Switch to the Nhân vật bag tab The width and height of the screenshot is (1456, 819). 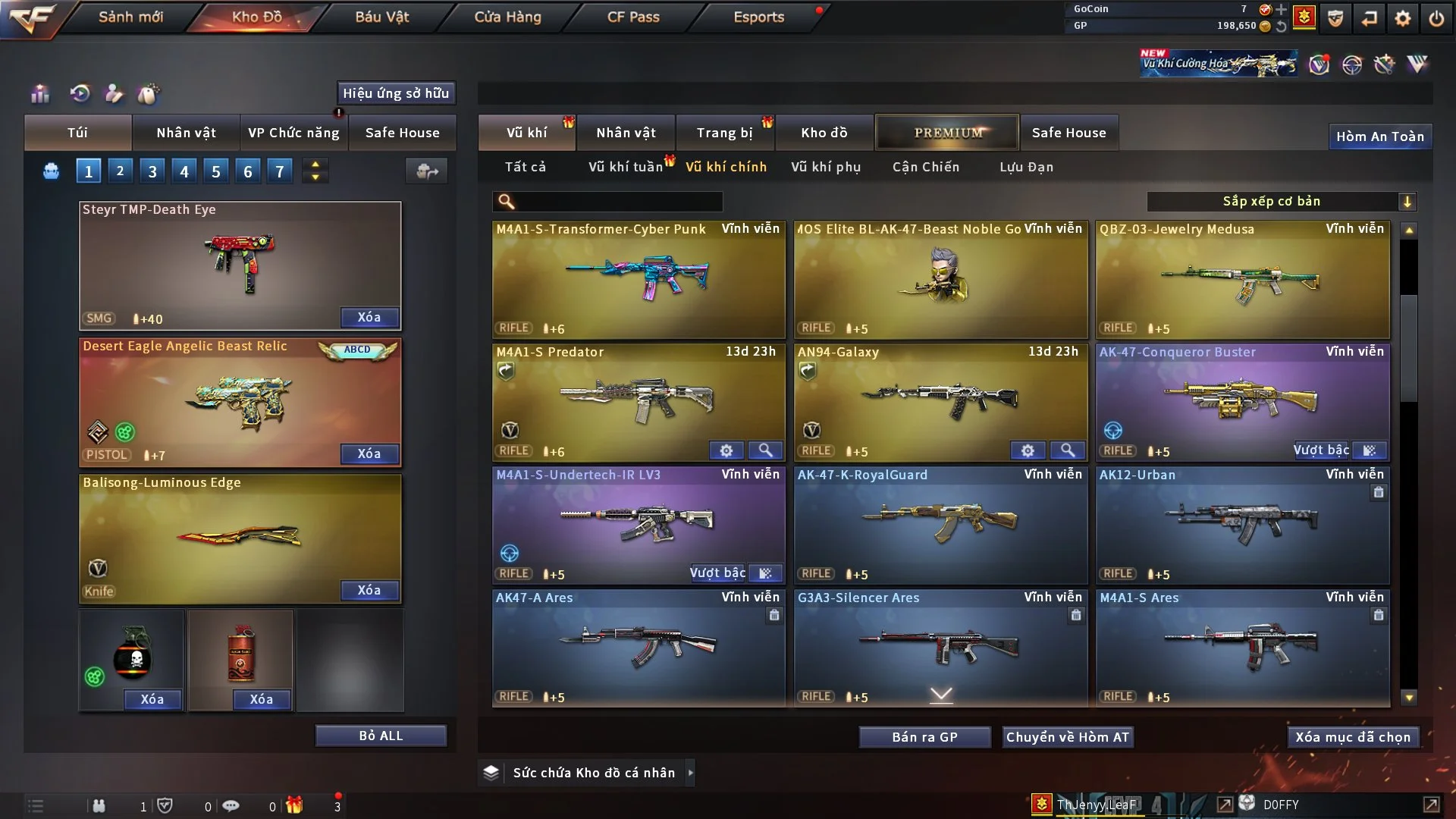[186, 133]
